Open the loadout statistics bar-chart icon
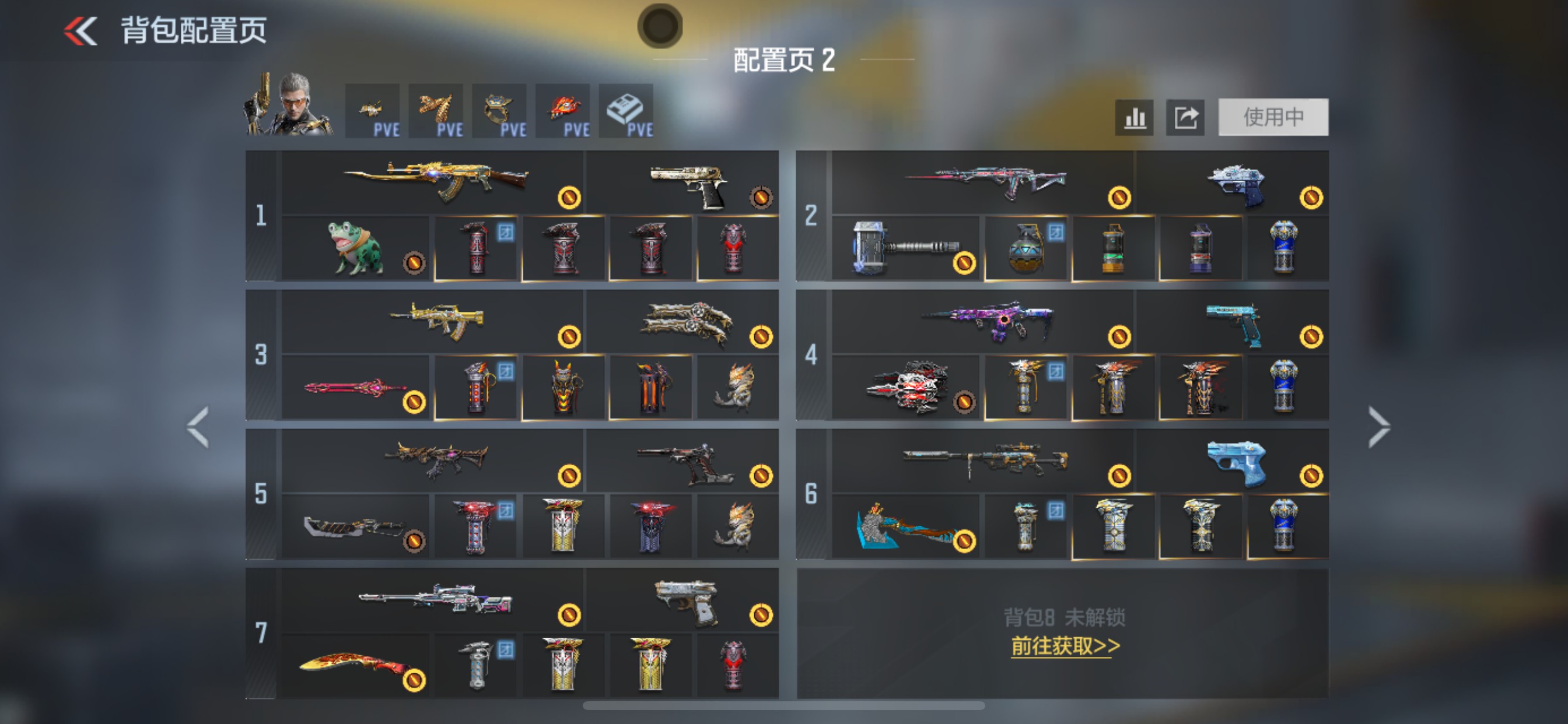Image resolution: width=1568 pixels, height=724 pixels. click(x=1135, y=117)
